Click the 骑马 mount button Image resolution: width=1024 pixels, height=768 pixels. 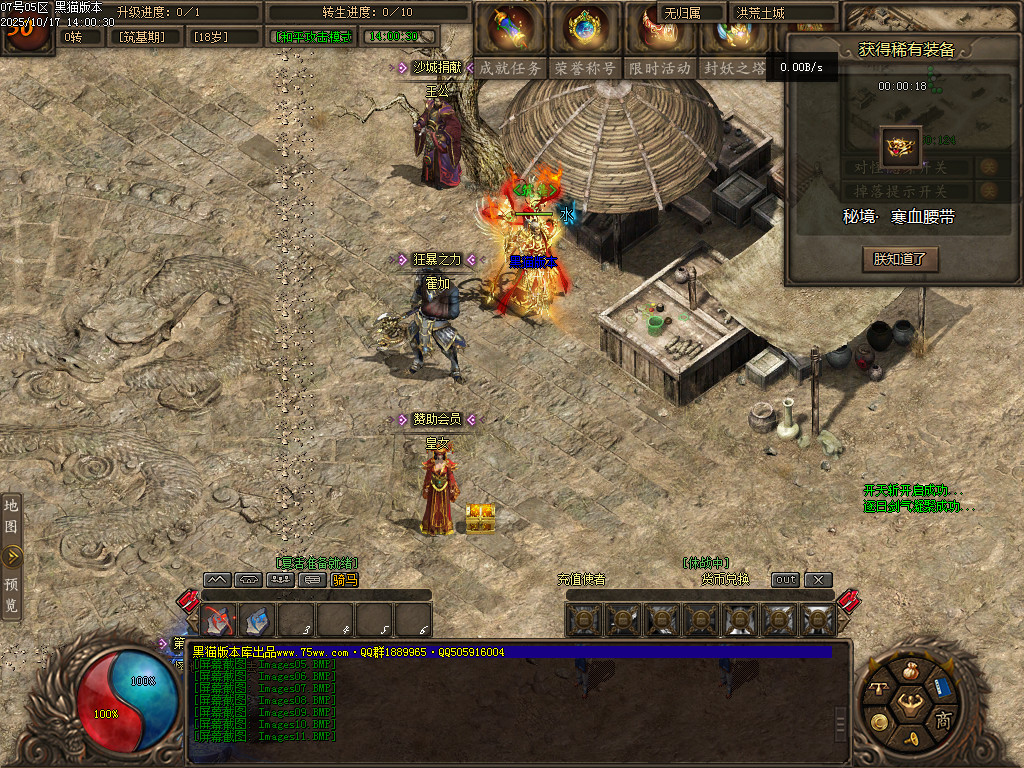click(x=344, y=579)
